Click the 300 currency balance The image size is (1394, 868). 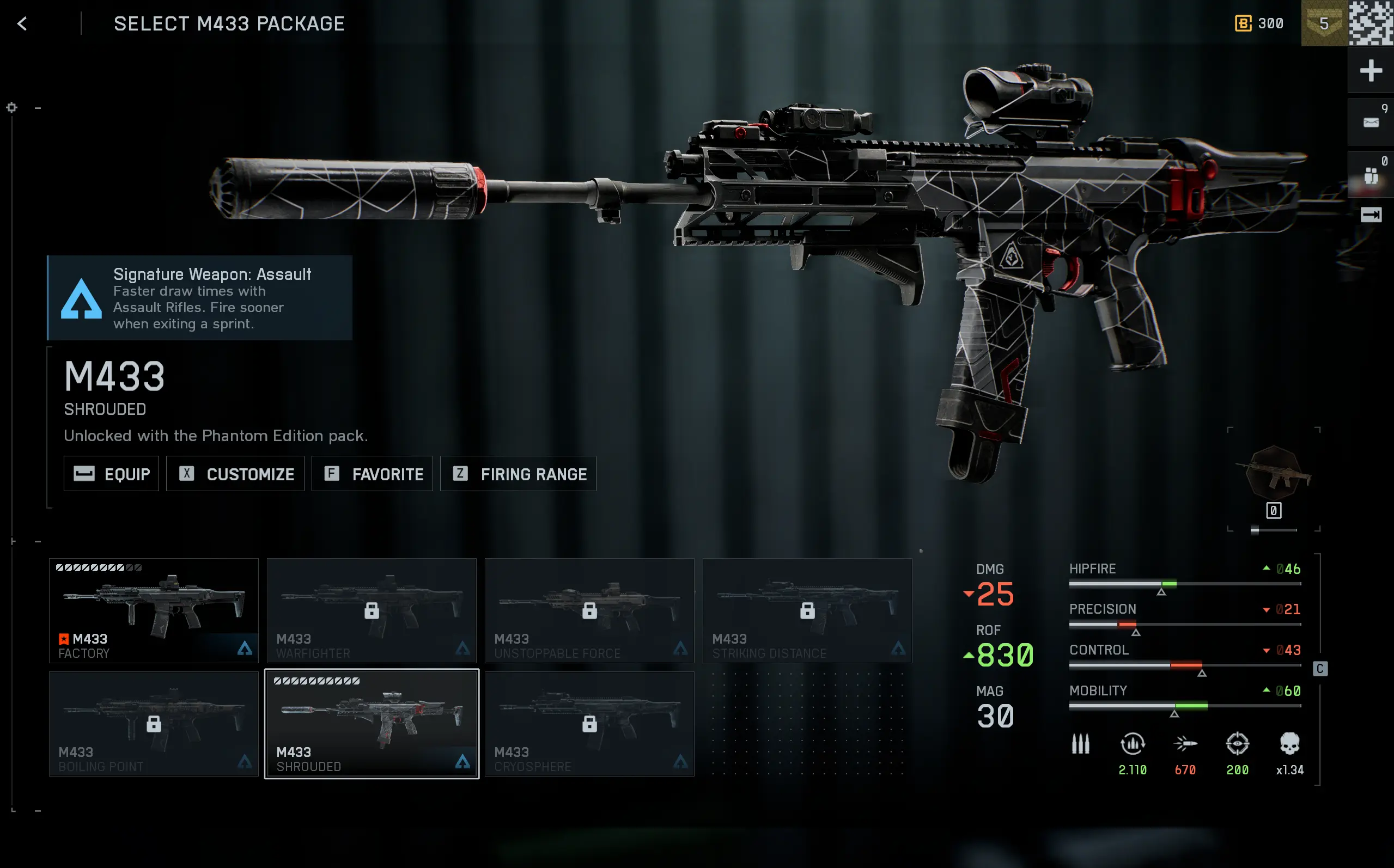(x=1259, y=23)
